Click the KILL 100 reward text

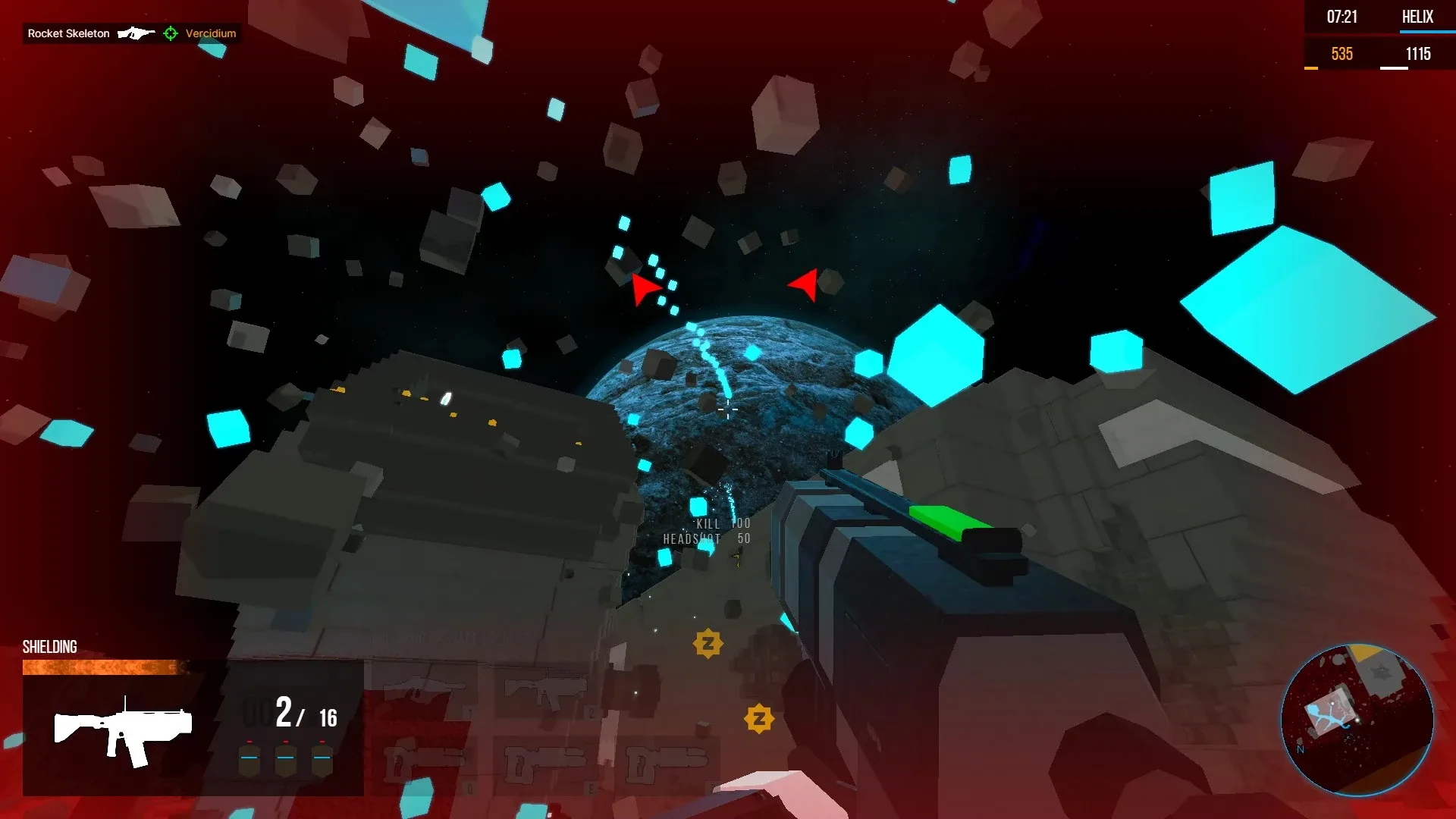(x=722, y=522)
